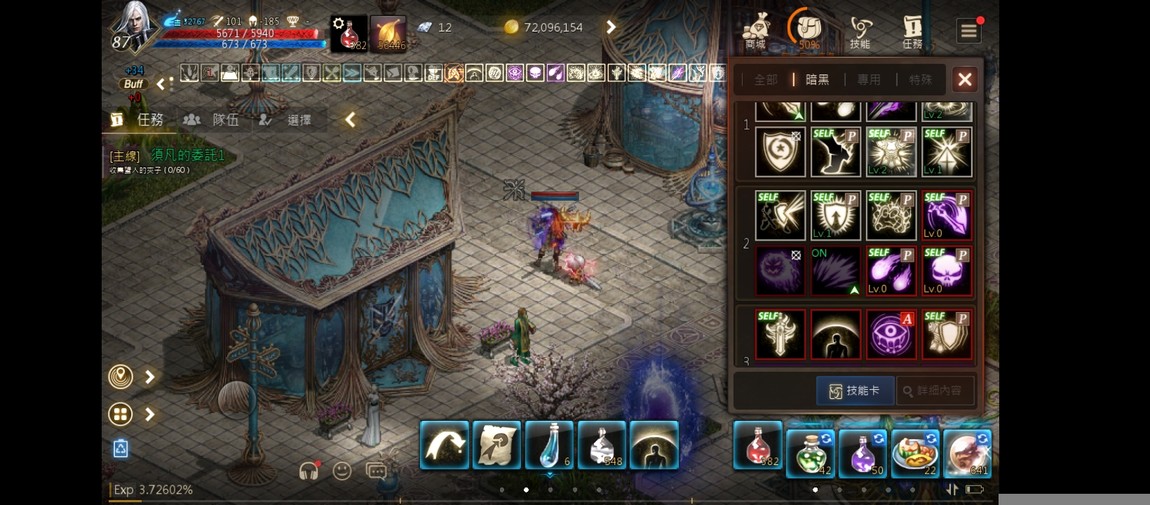This screenshot has height=505, width=1150.
Task: Use the green potion hotbar slot
Action: (810, 452)
